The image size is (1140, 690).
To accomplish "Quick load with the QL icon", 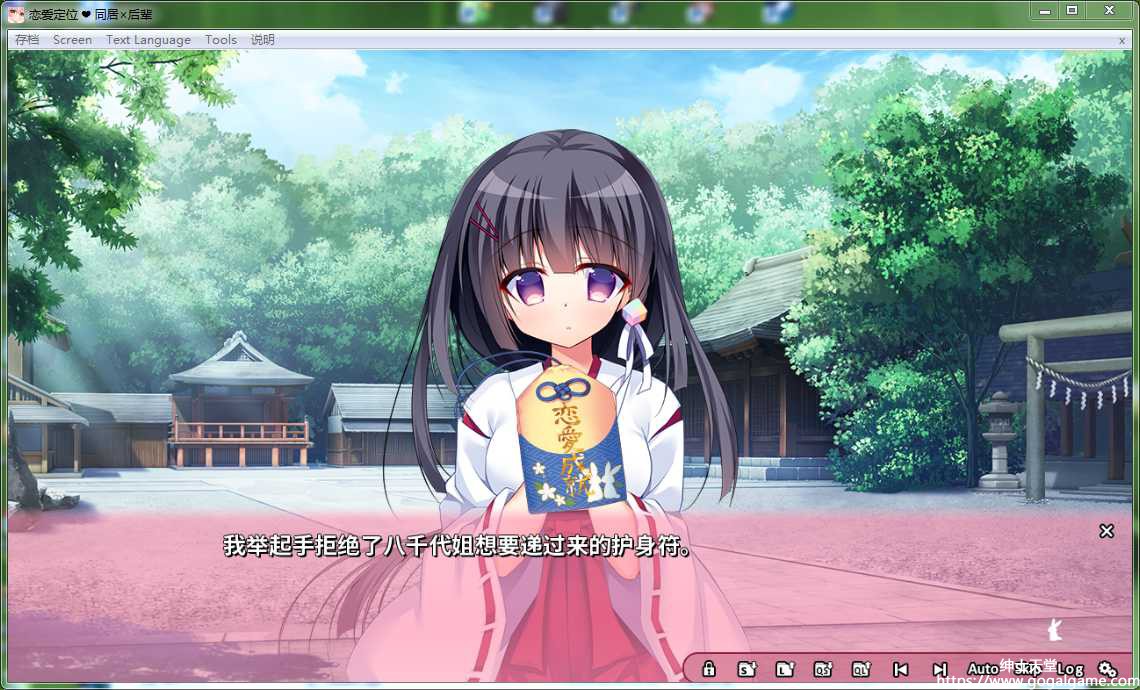I will coord(861,669).
